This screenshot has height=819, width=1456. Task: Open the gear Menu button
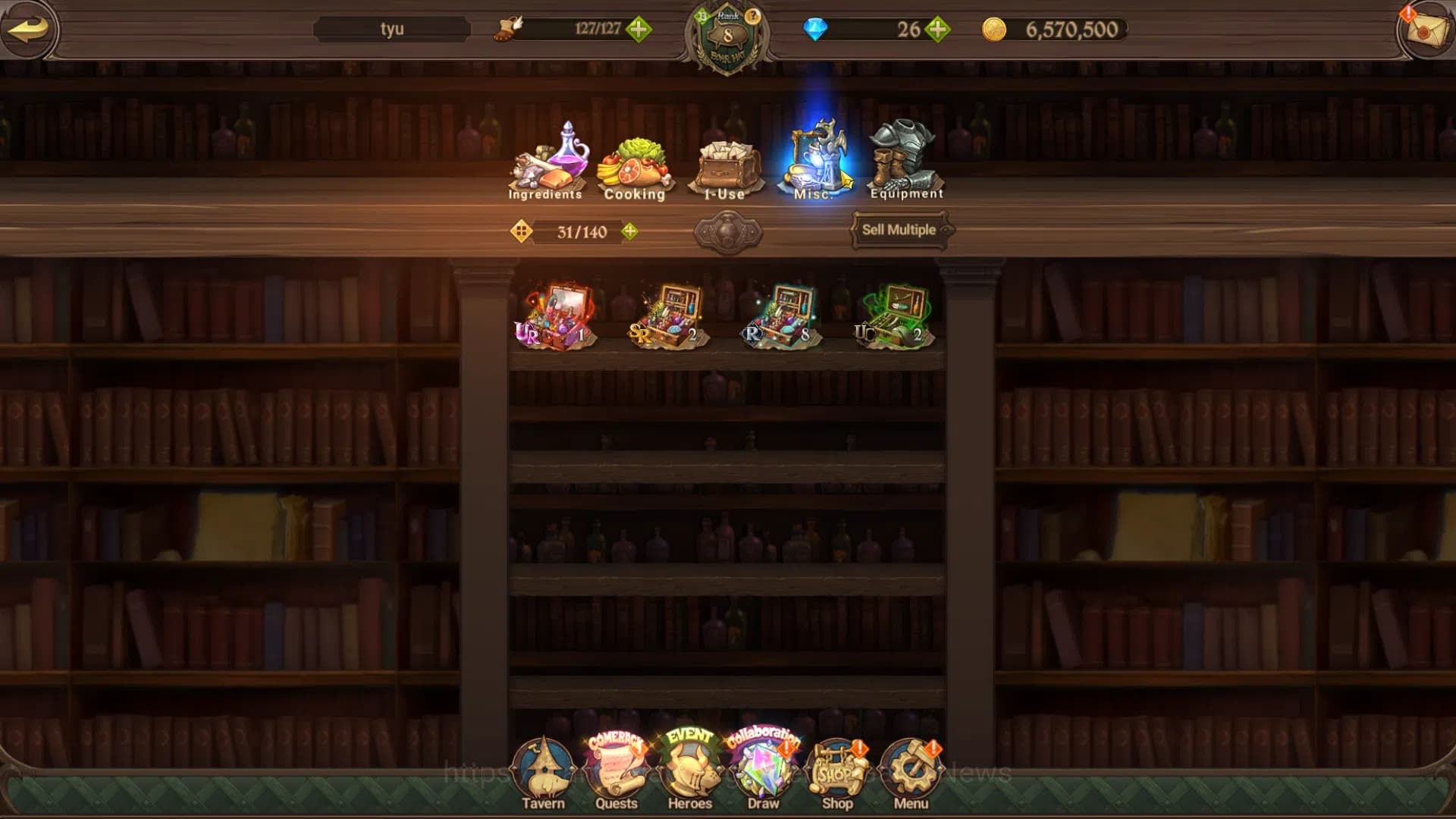coord(910,773)
